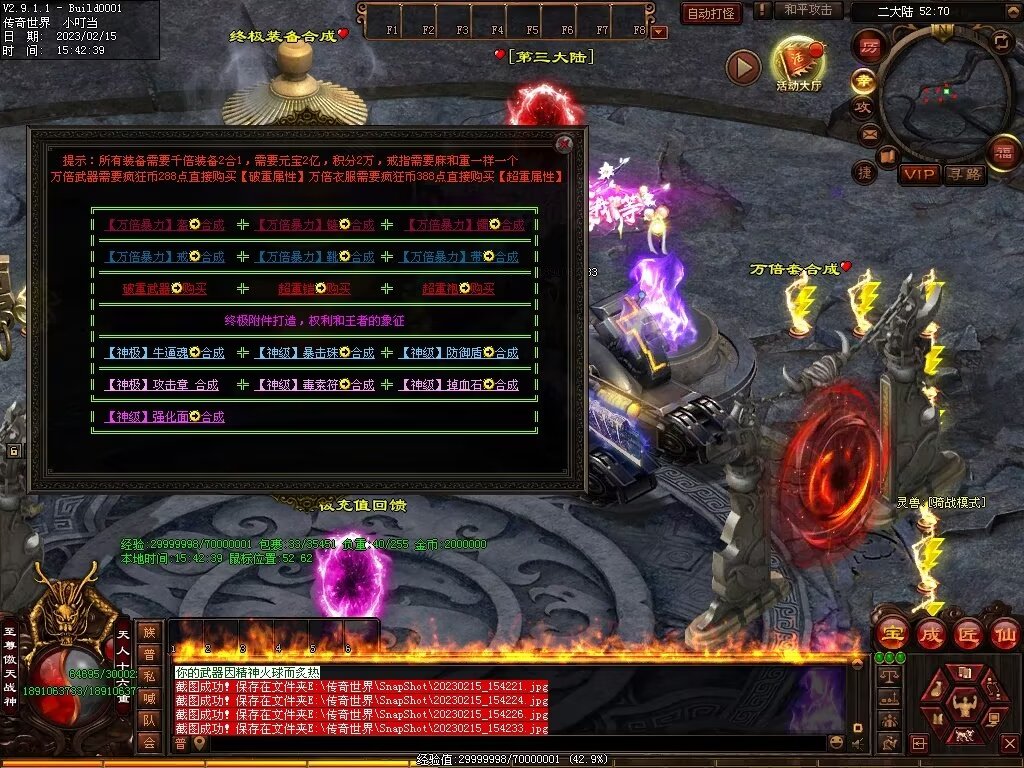Screen dimensions: 1024x768
Task: Switch the 和平攻击 attack mode
Action: click(807, 10)
